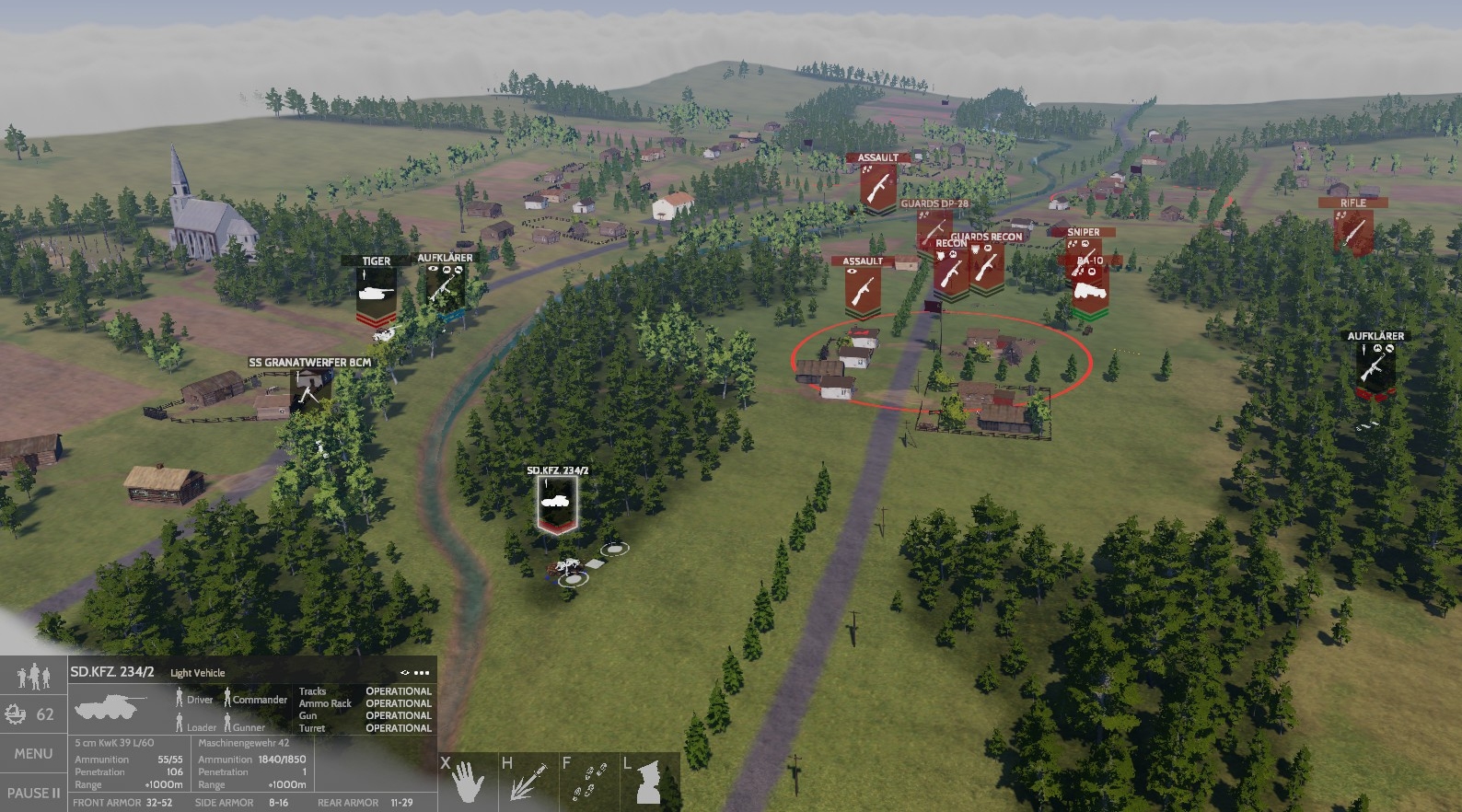Image resolution: width=1462 pixels, height=812 pixels.
Task: Open the infantry squad roster icon
Action: 34,677
